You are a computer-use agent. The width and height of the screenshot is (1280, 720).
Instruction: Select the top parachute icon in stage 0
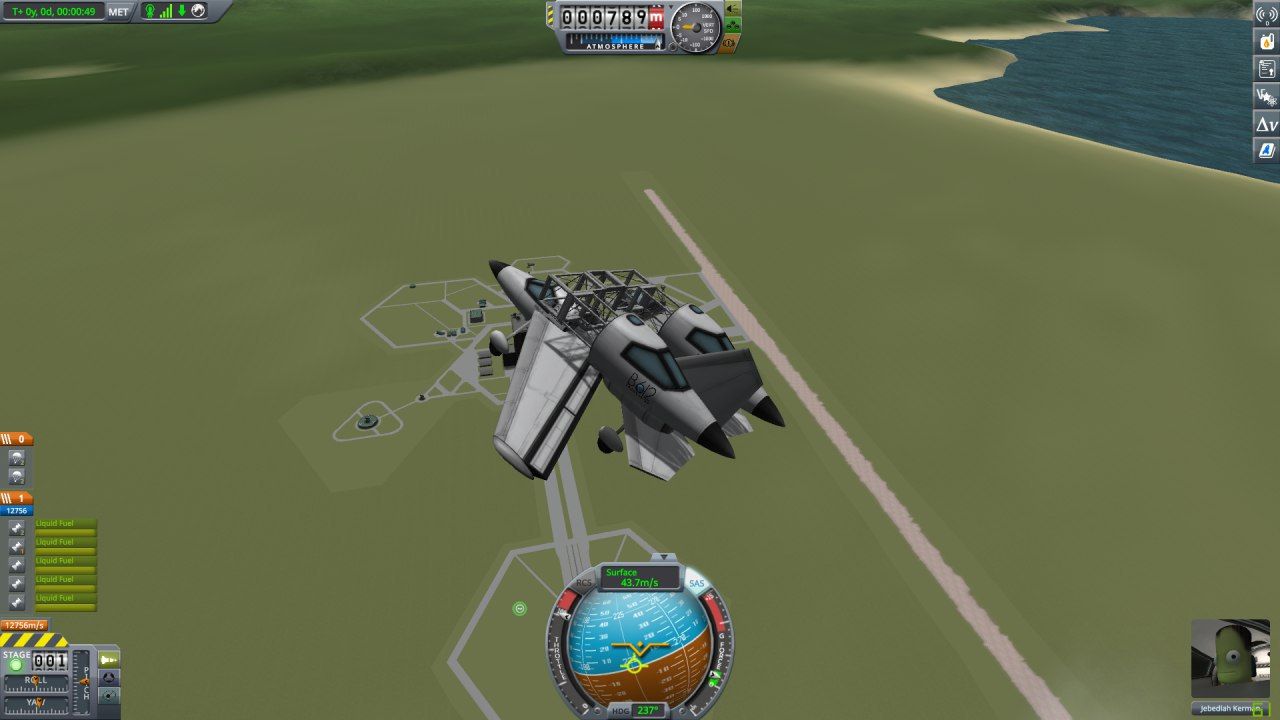pyautogui.click(x=17, y=457)
